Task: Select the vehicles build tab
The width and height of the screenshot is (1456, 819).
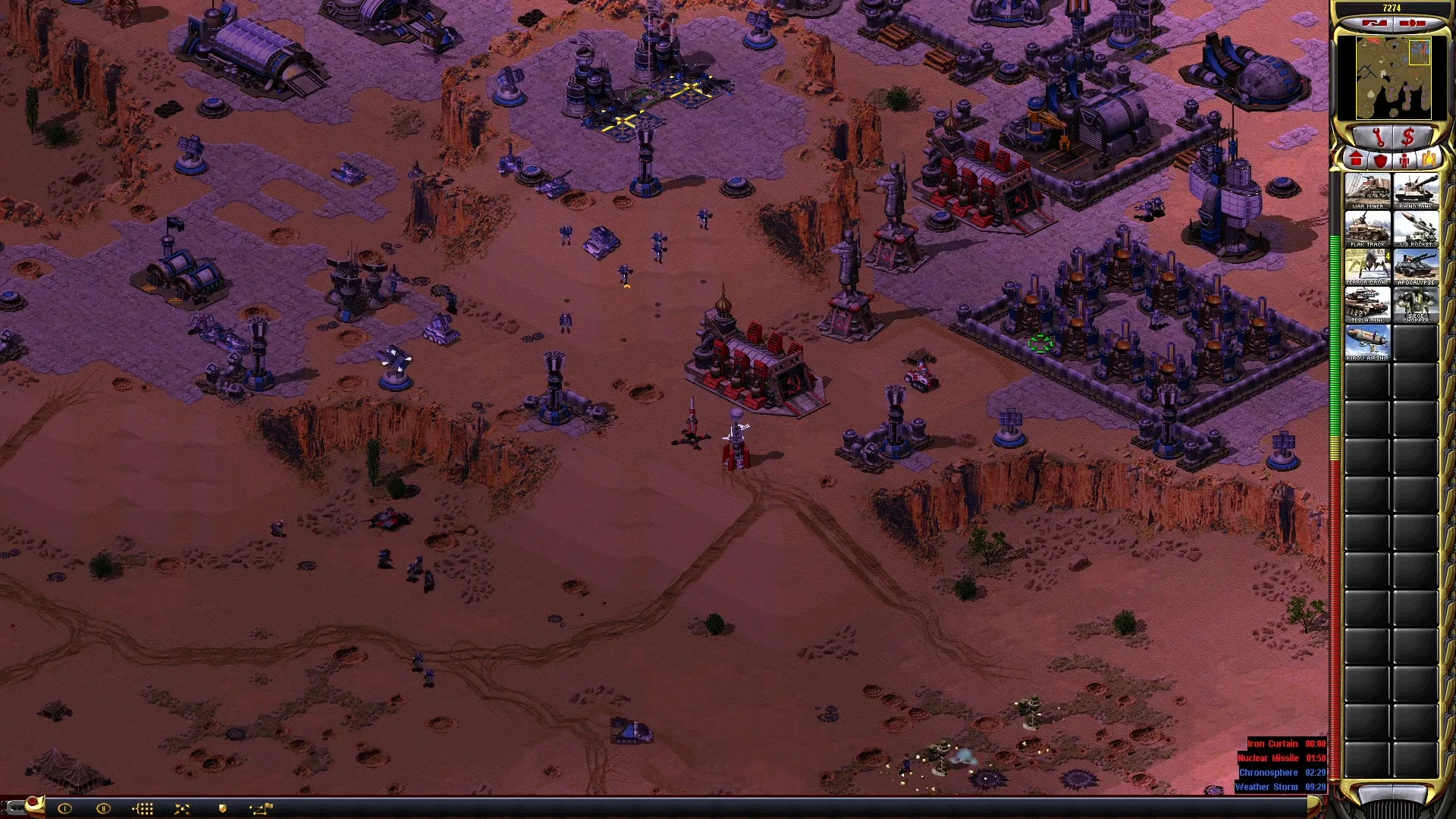Action: 1429,160
